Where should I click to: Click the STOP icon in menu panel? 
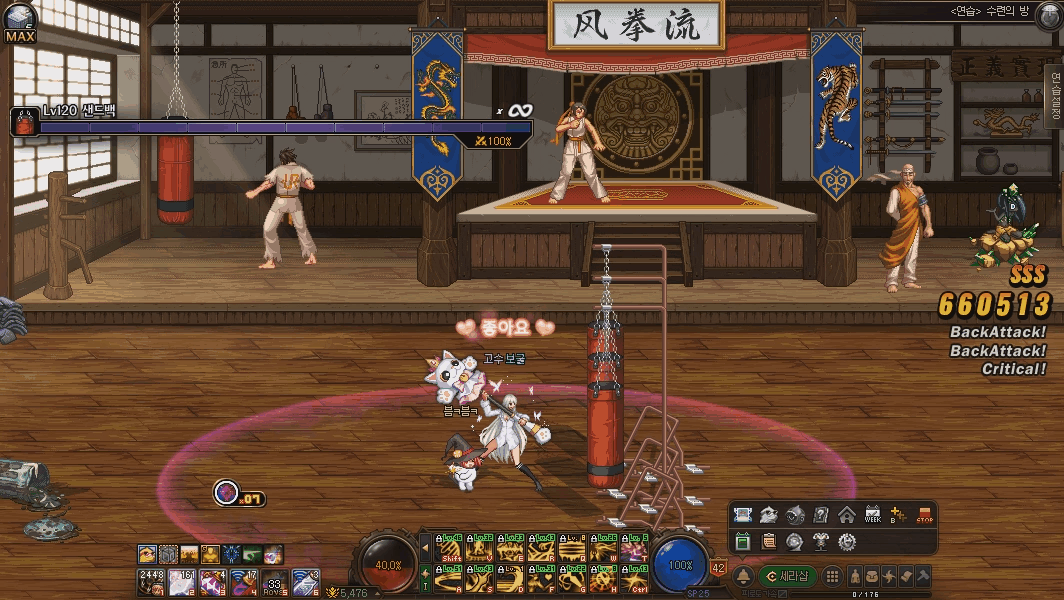(924, 515)
